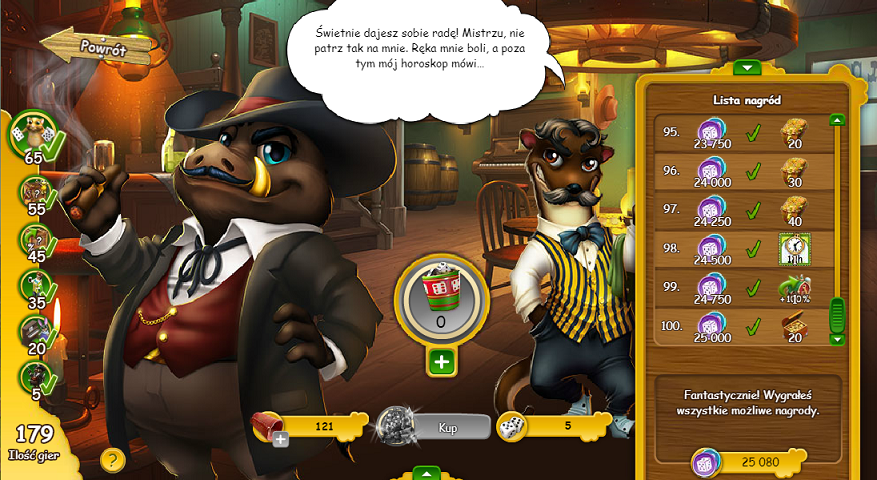Select the 5 games milestone badge
The image size is (877, 480).
[x=33, y=378]
